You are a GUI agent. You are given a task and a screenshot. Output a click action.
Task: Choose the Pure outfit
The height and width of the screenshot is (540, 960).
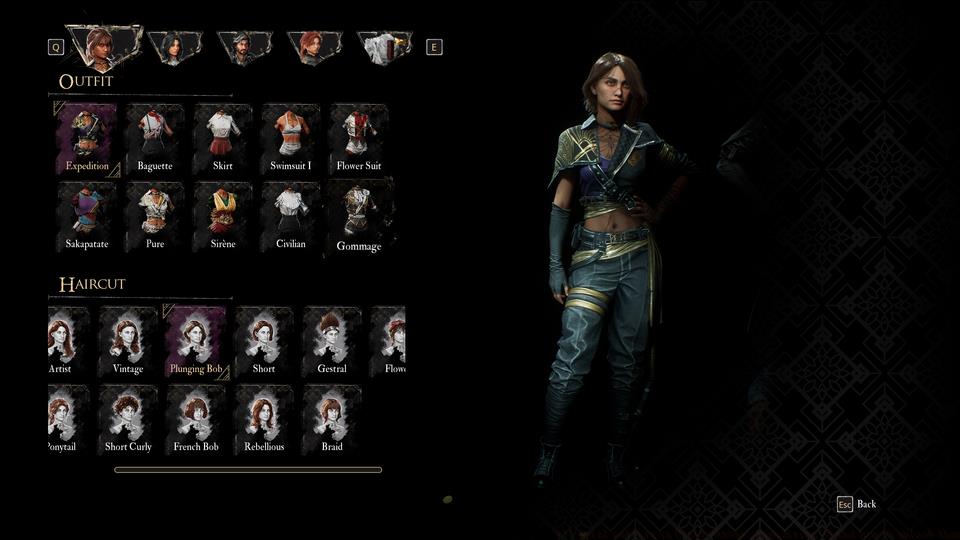pyautogui.click(x=155, y=217)
